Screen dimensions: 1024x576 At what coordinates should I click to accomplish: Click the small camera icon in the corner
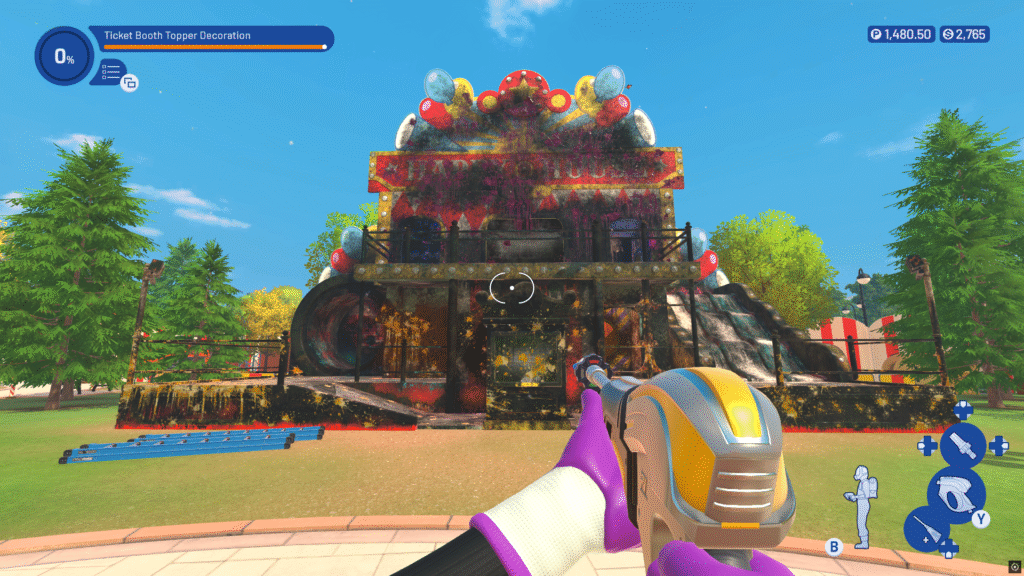[x=1014, y=564]
